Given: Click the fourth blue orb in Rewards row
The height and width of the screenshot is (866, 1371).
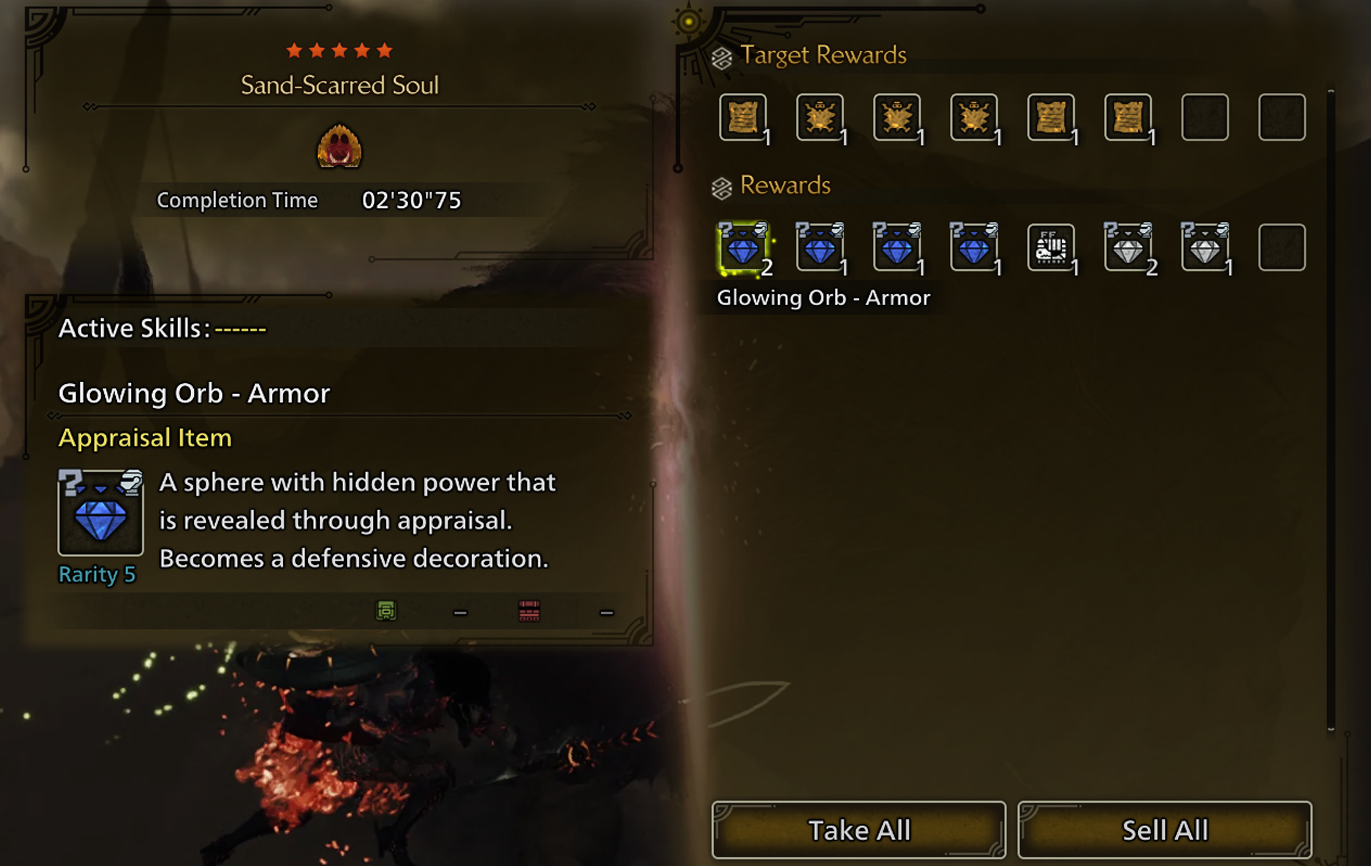Looking at the screenshot, I should tap(974, 246).
